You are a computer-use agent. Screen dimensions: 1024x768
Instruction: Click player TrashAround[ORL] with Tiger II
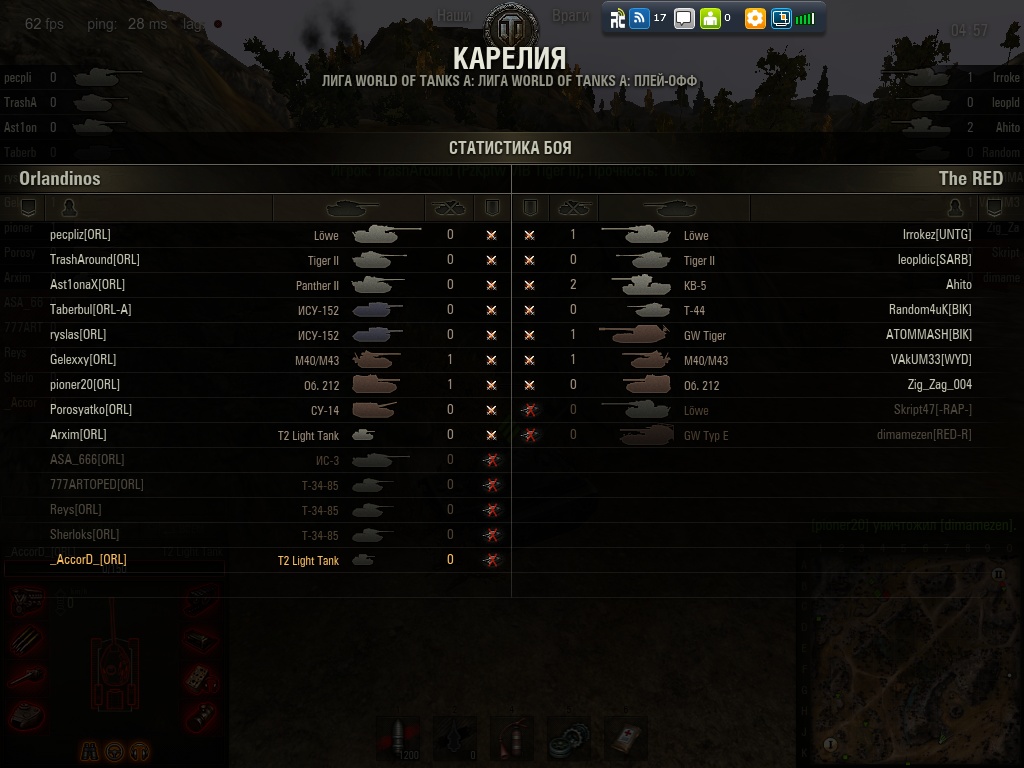(95, 260)
